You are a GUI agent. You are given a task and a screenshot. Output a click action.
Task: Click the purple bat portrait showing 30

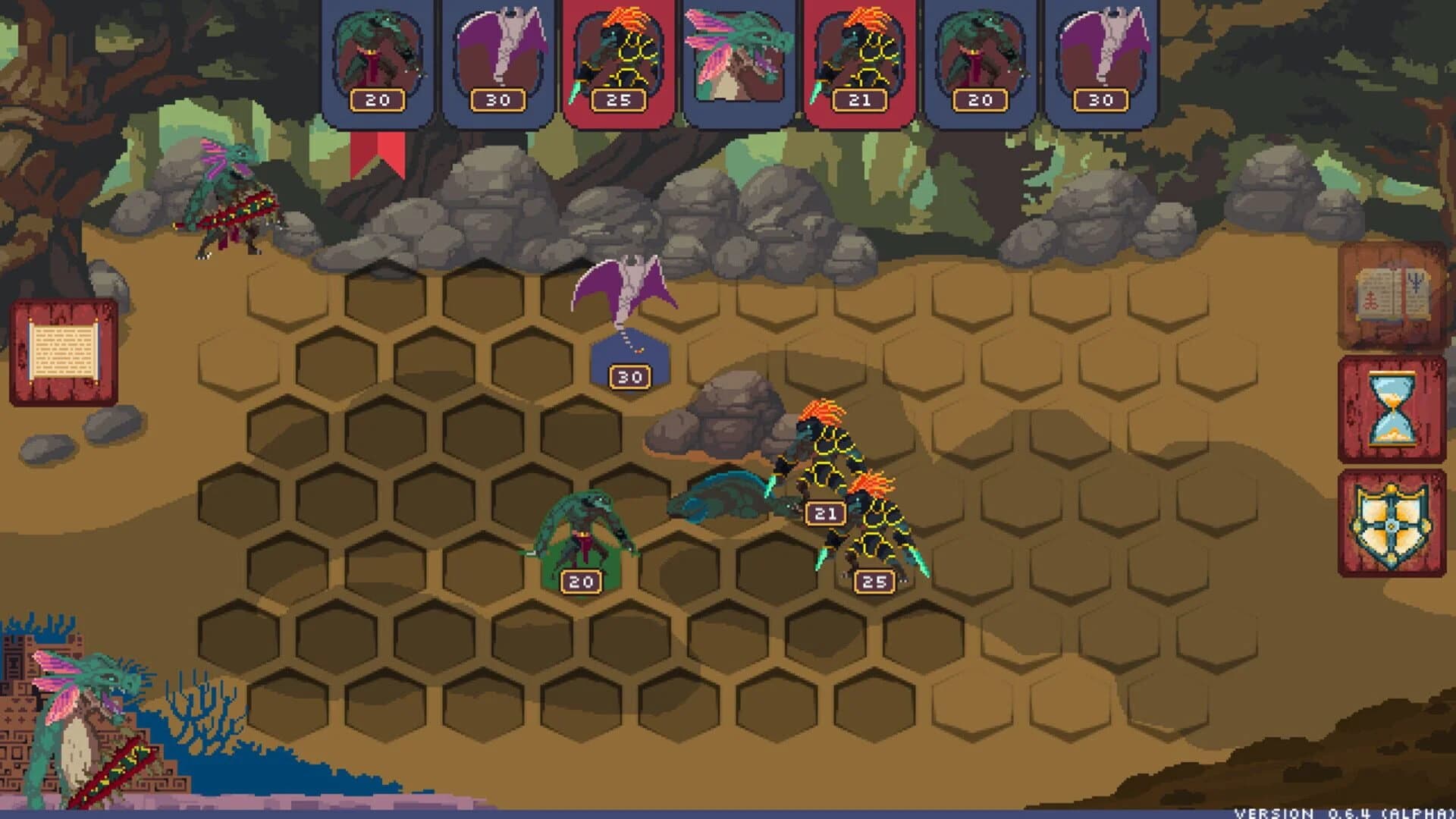coord(498,53)
